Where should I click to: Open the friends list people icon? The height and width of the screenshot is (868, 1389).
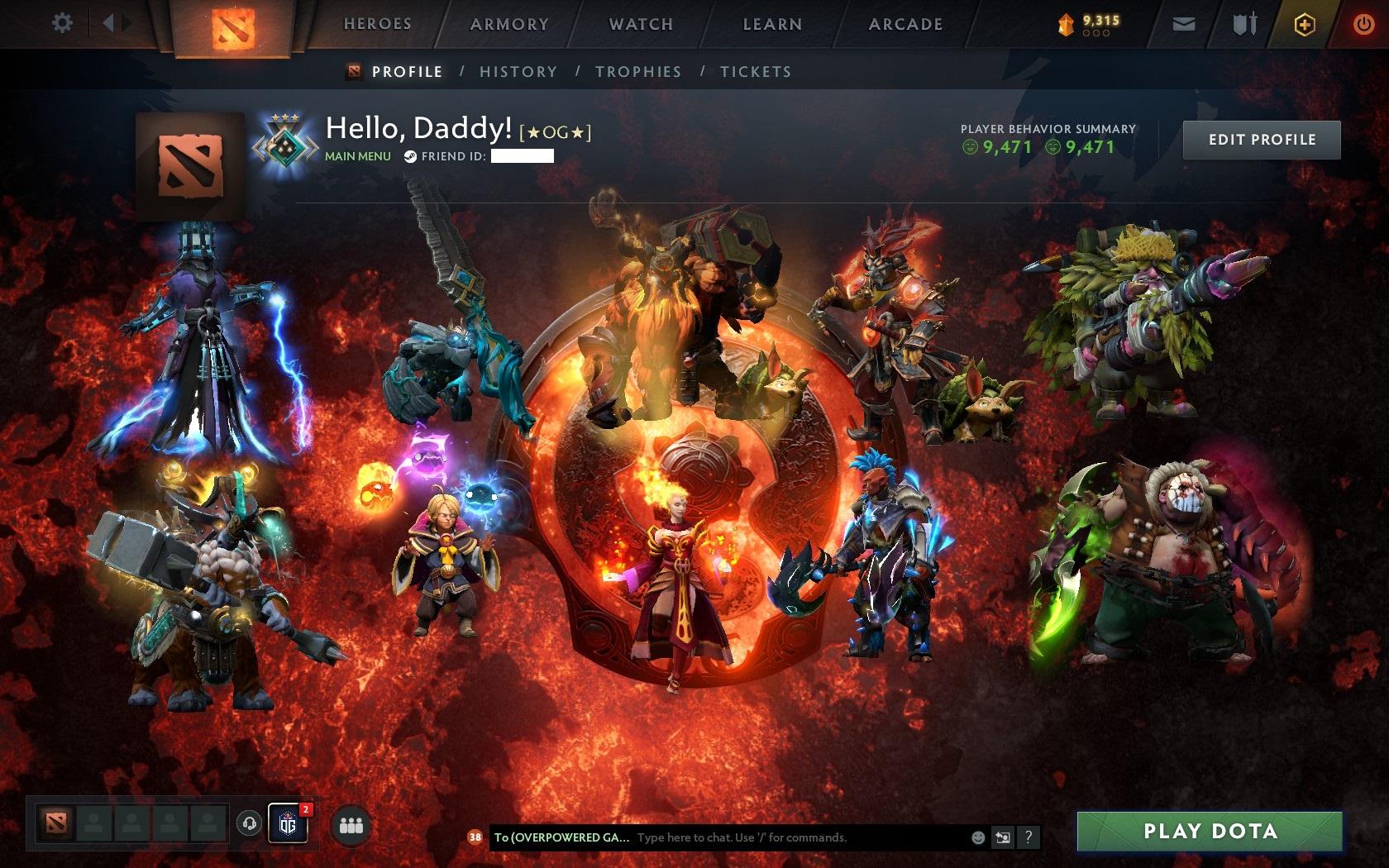[351, 822]
